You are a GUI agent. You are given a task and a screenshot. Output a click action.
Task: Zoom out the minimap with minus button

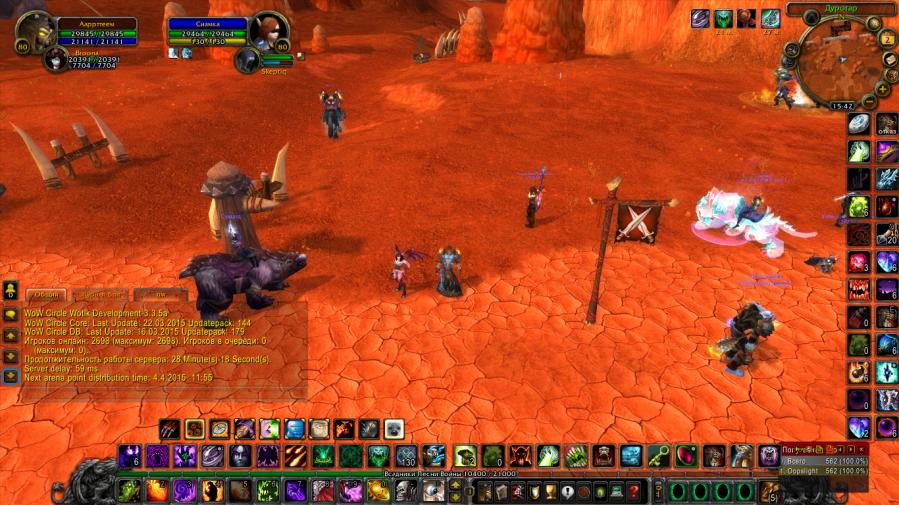click(870, 101)
